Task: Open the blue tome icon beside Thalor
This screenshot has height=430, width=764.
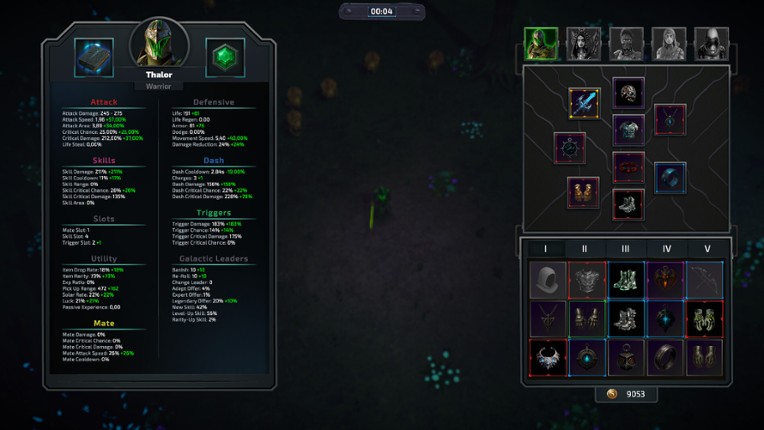Action: click(x=94, y=58)
